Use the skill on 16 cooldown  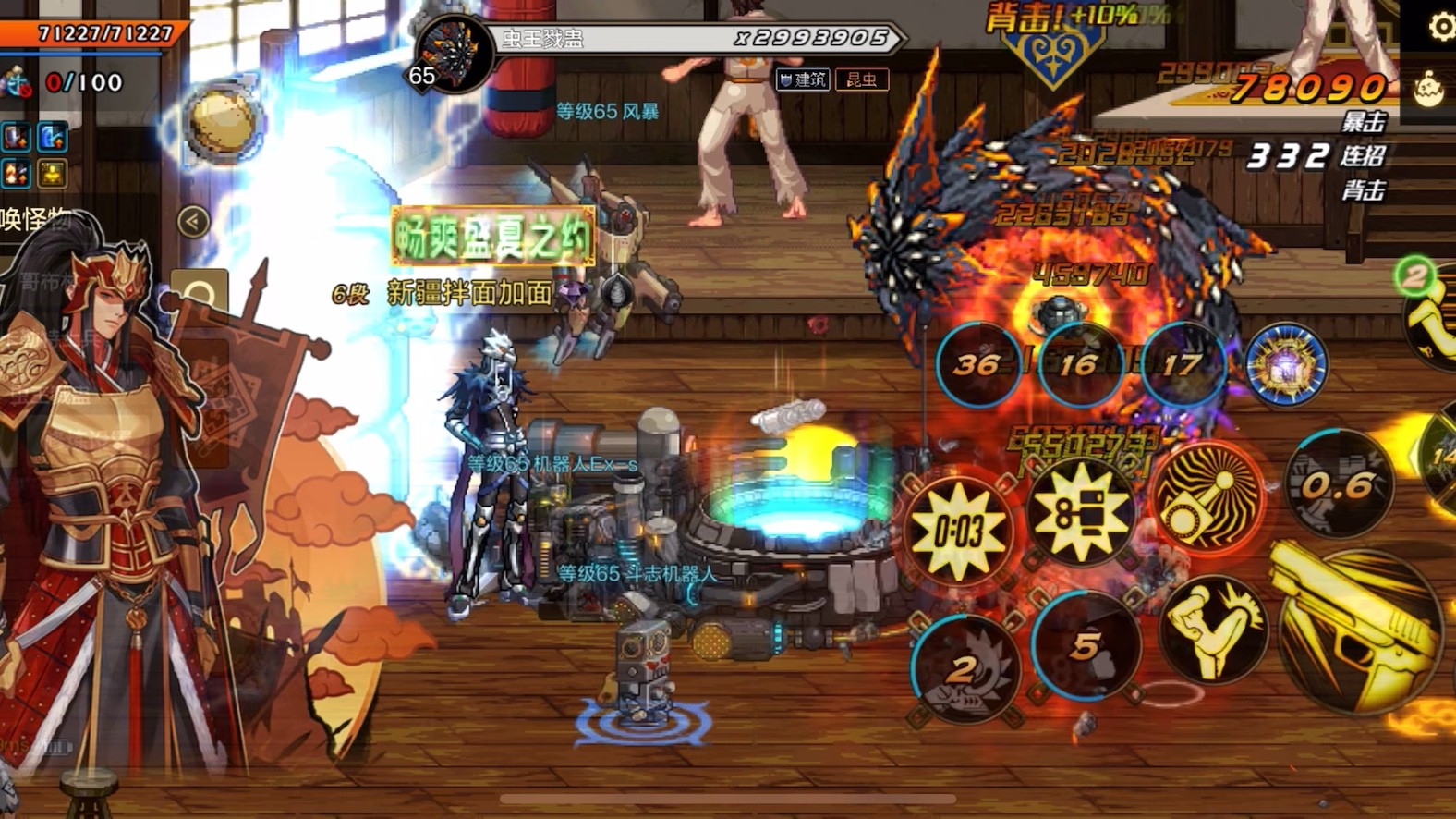pos(1078,365)
